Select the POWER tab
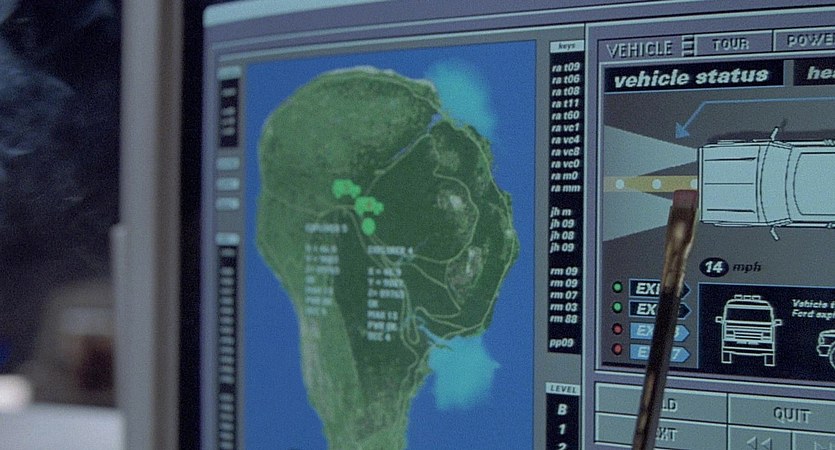This screenshot has height=450, width=835. [808, 40]
